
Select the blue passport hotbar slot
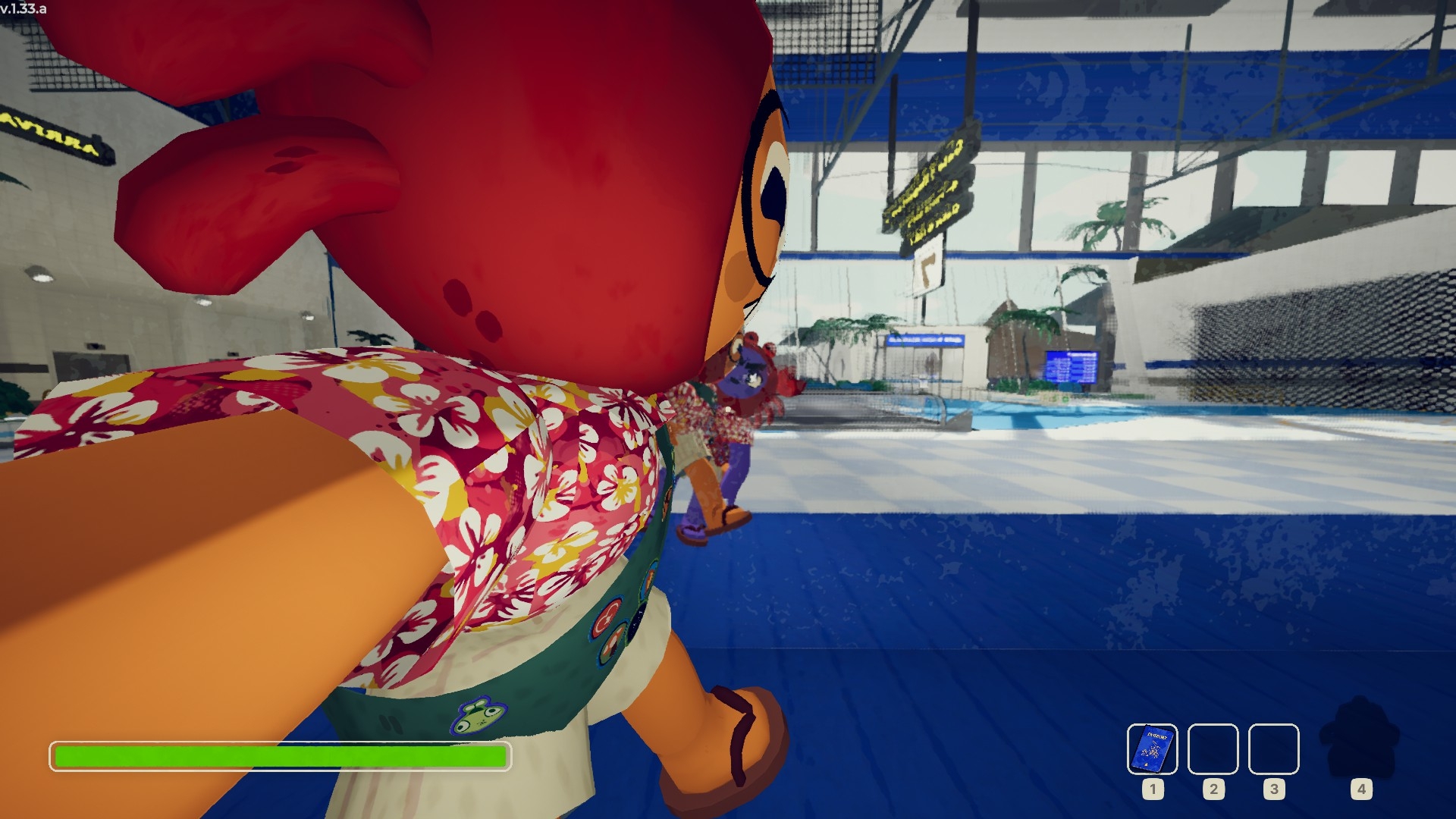tap(1152, 748)
